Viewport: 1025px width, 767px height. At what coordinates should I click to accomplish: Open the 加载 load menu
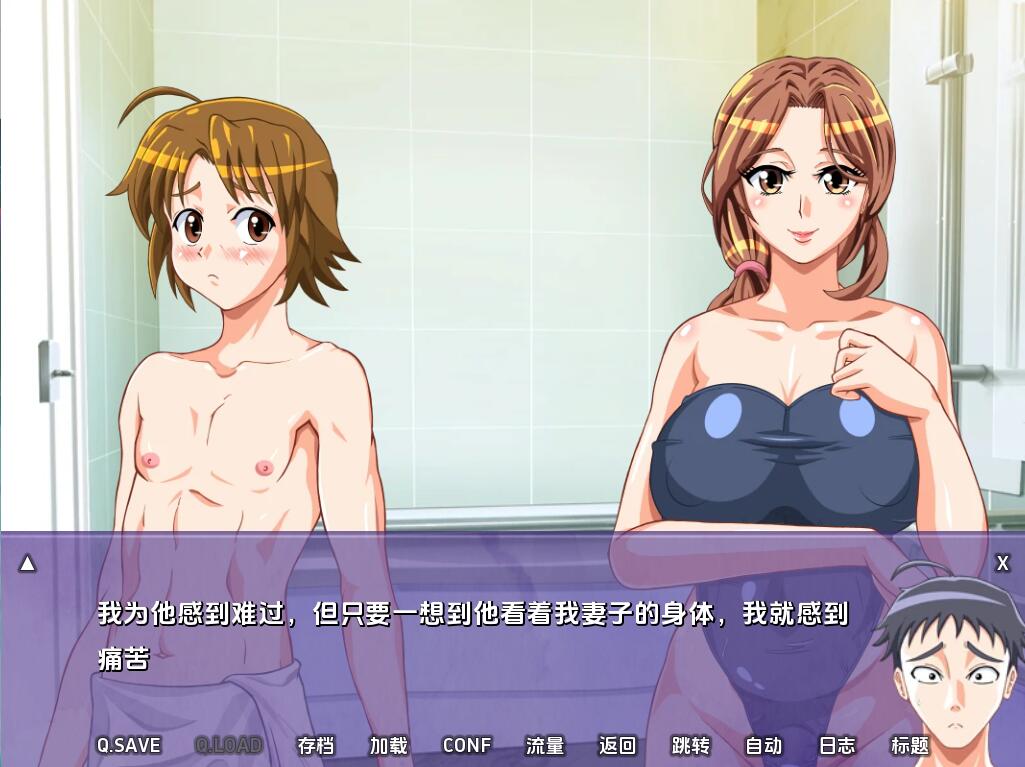388,745
